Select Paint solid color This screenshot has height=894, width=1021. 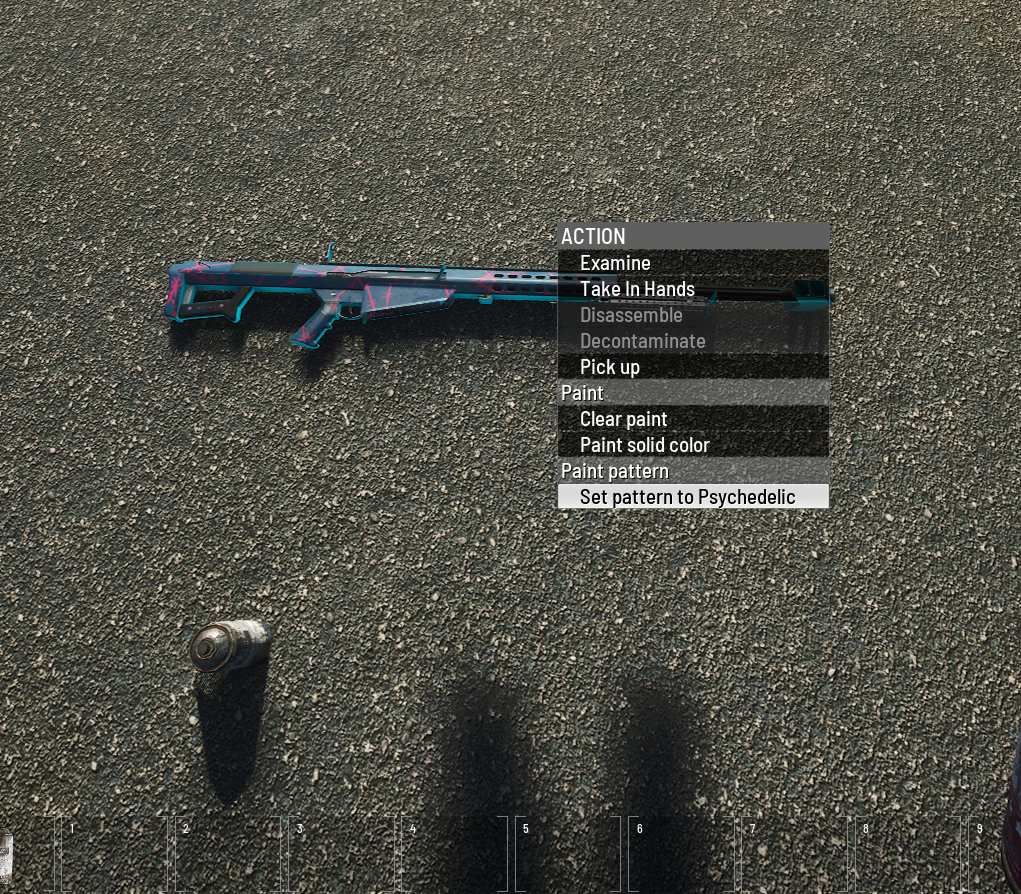click(x=644, y=445)
